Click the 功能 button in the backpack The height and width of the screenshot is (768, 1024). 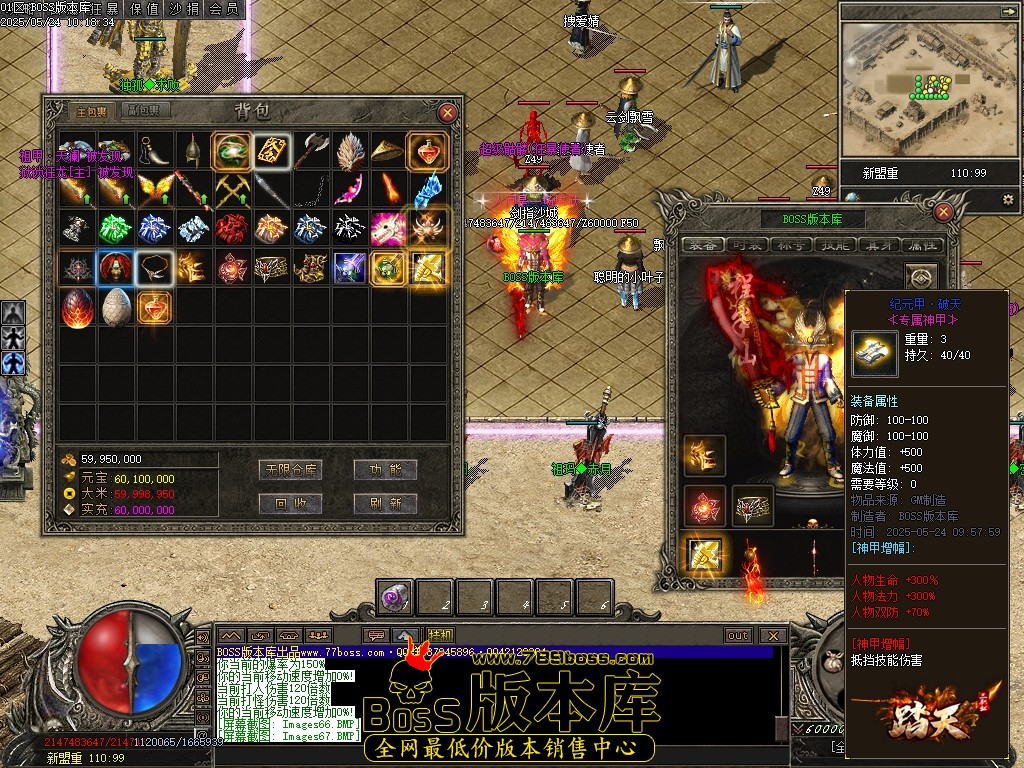[385, 470]
